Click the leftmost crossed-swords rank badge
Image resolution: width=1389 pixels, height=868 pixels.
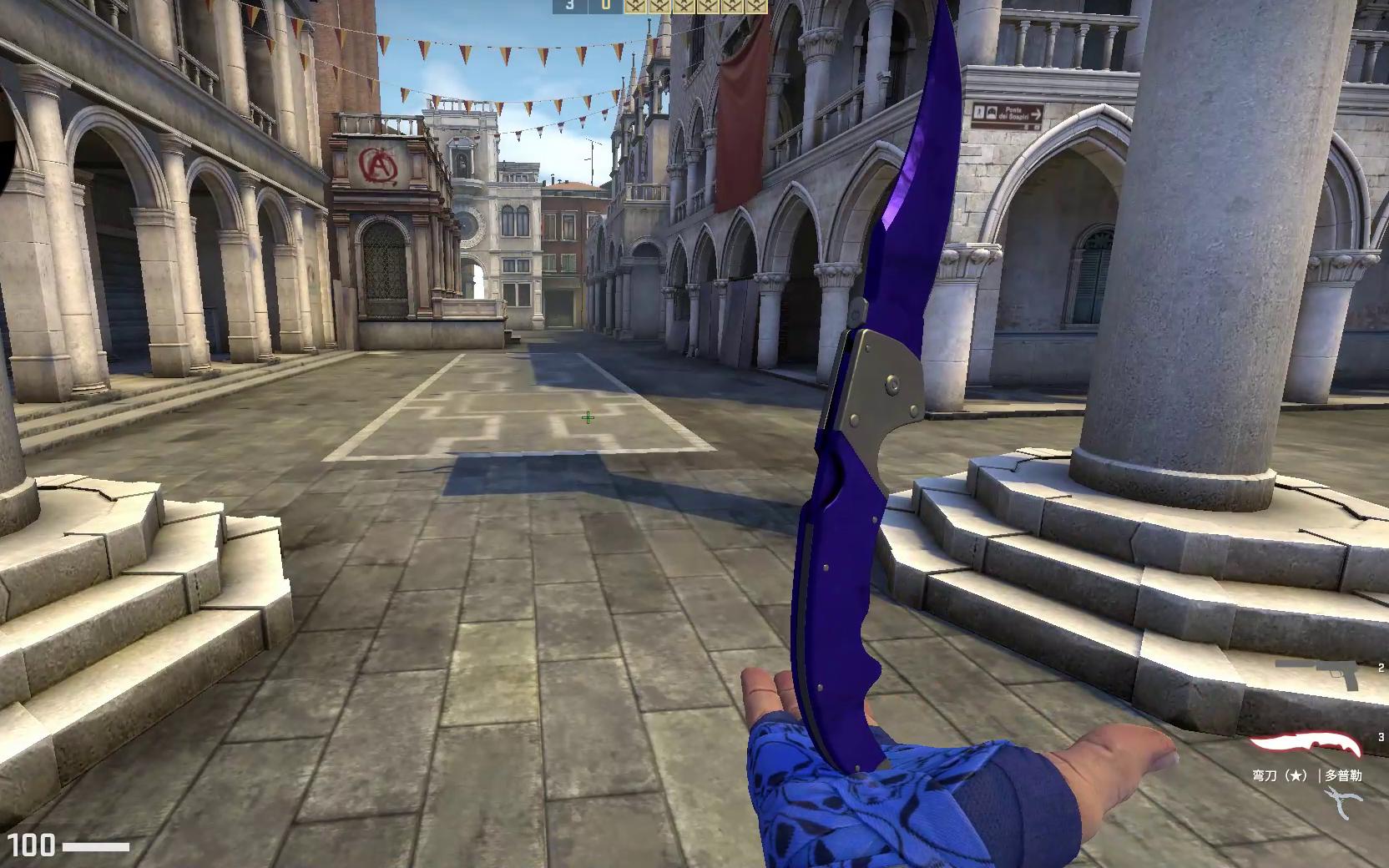[634, 8]
